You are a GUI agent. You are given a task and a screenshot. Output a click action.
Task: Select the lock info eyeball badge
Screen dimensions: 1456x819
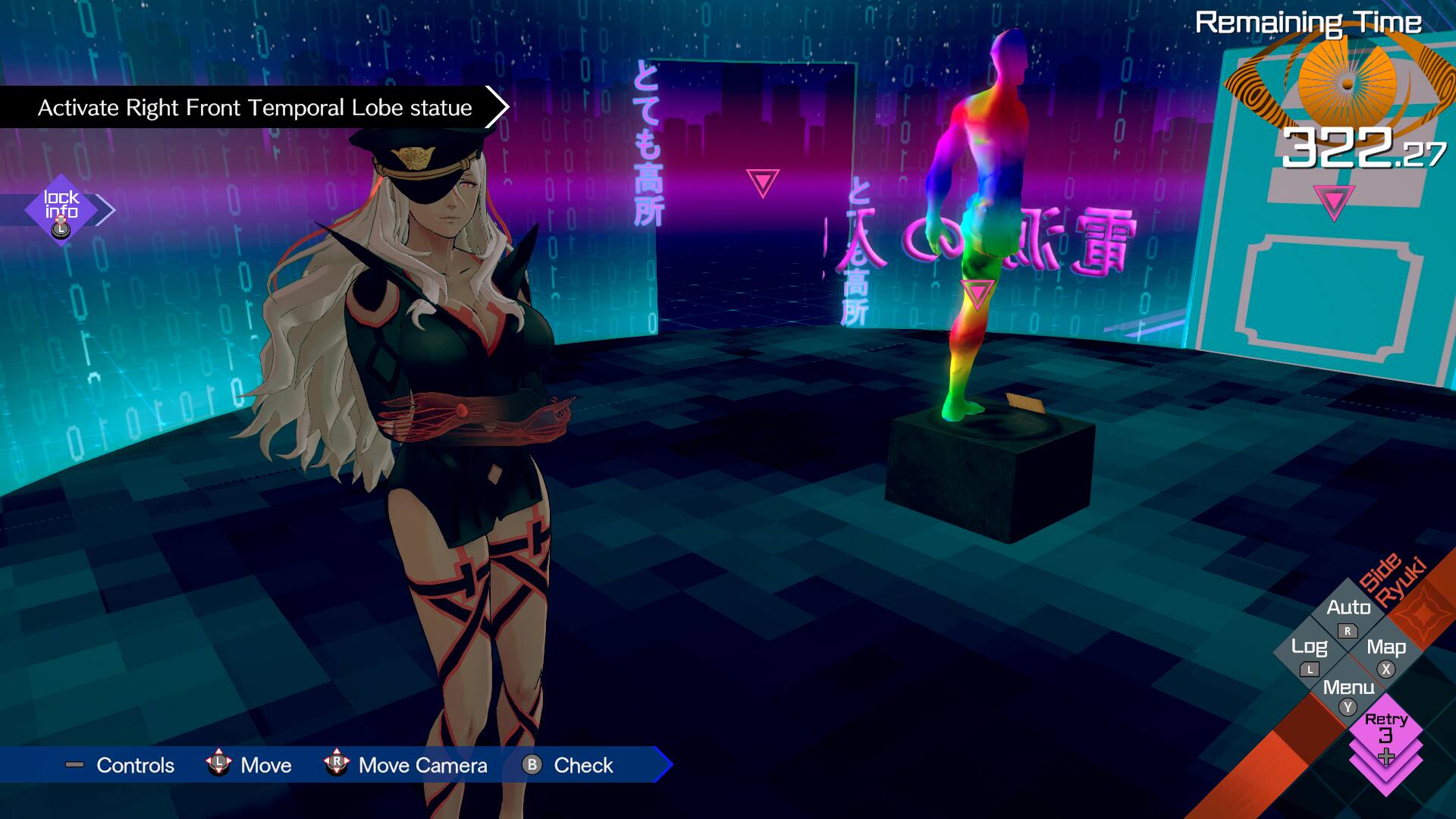(62, 206)
